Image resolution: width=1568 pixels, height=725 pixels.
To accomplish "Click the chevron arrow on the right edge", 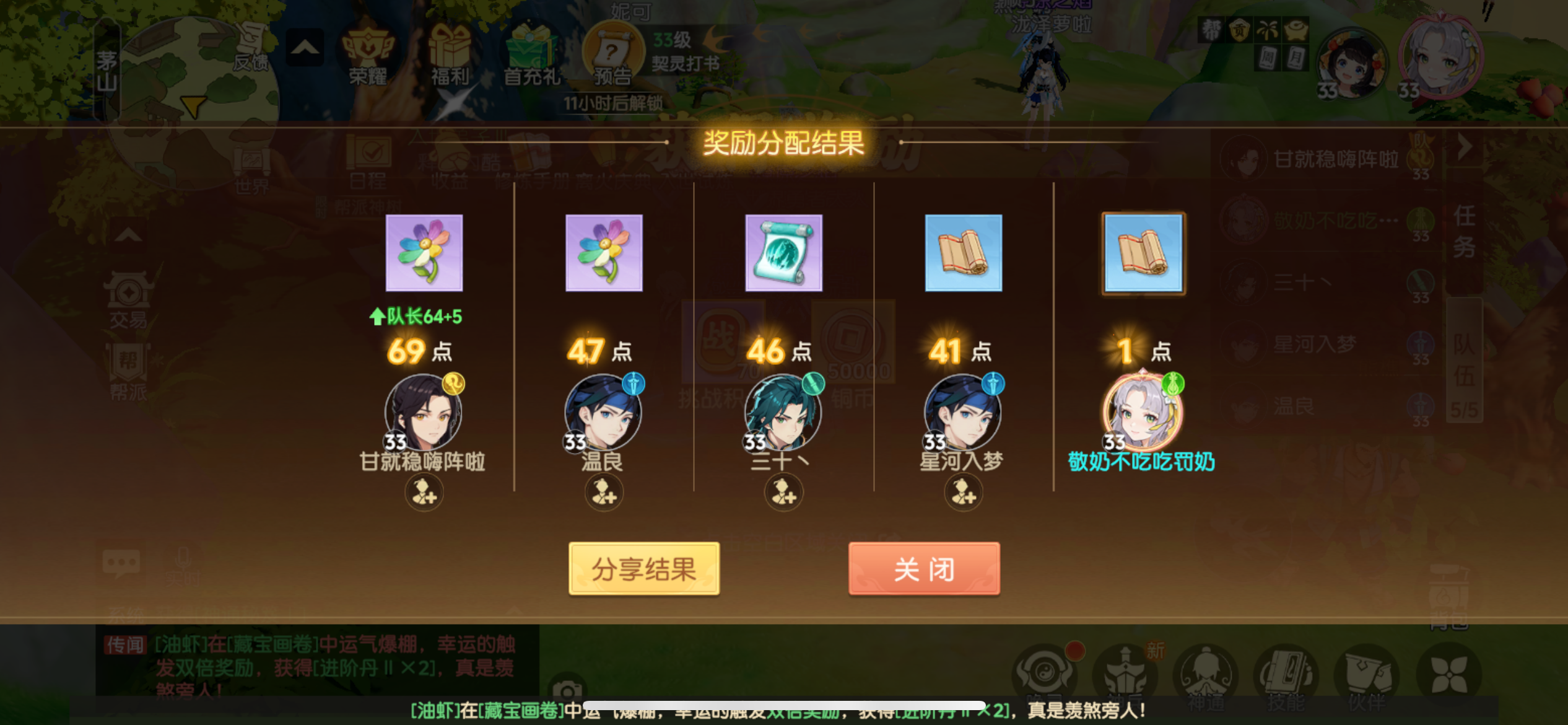I will [x=1465, y=147].
